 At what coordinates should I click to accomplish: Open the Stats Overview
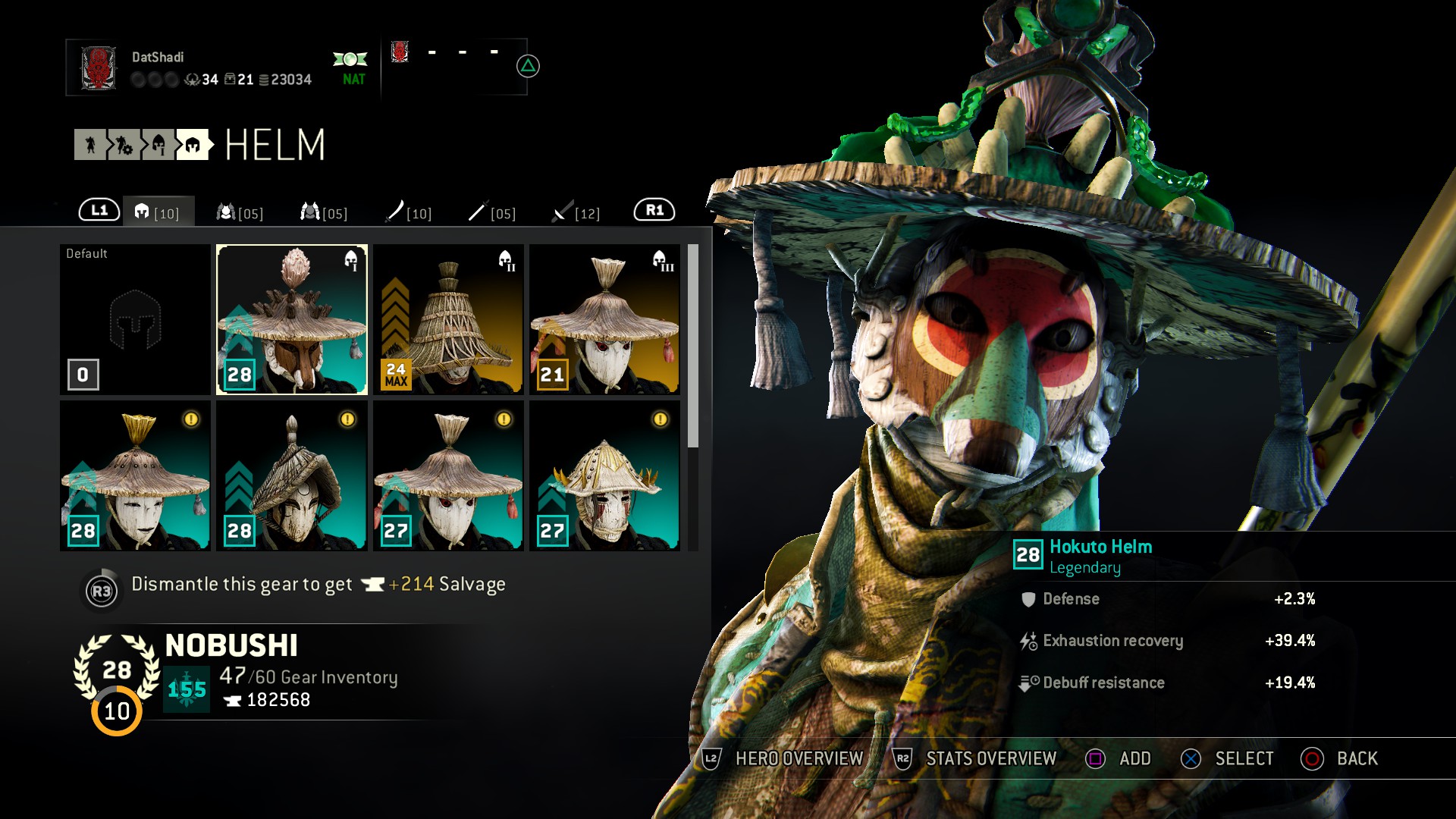coord(975,758)
